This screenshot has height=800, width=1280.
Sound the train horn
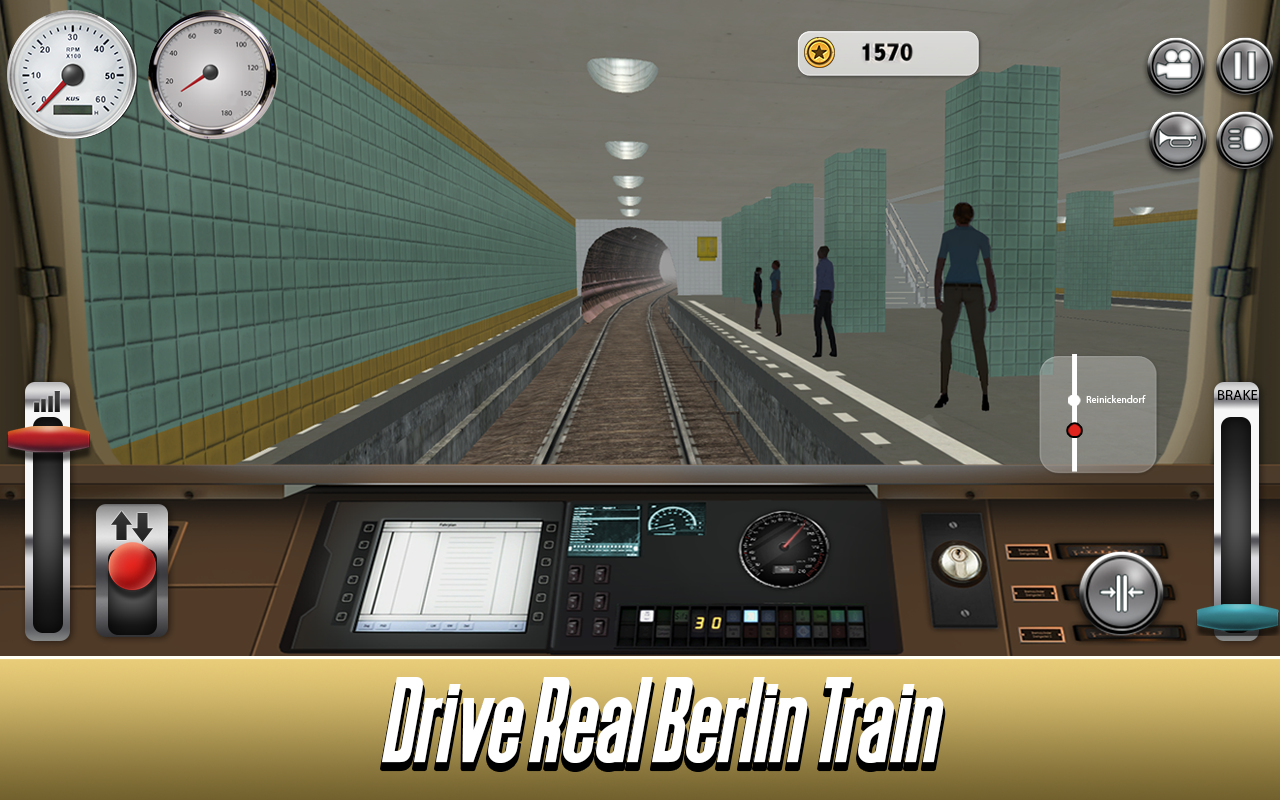click(x=1175, y=138)
